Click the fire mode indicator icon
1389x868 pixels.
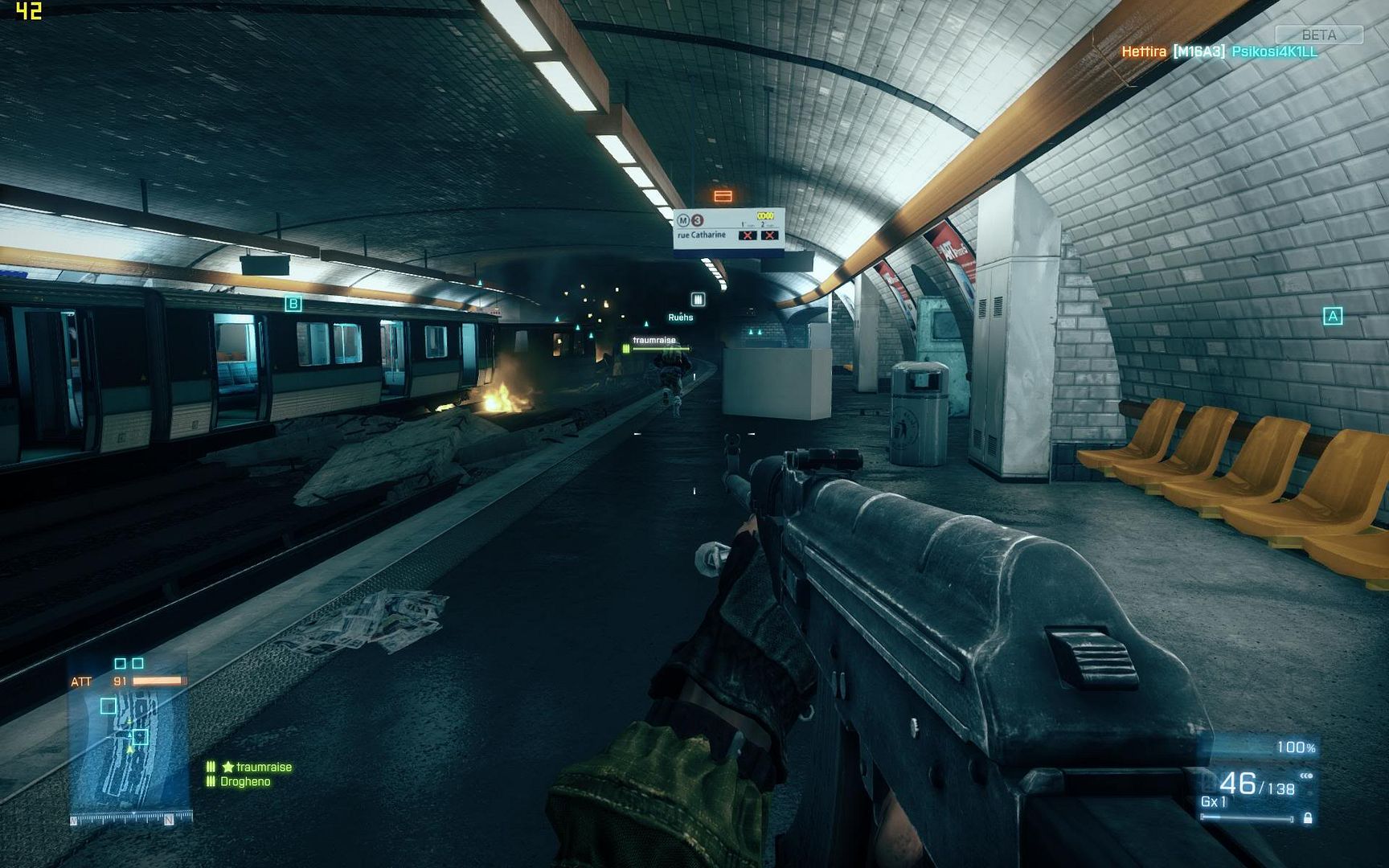tap(1306, 776)
